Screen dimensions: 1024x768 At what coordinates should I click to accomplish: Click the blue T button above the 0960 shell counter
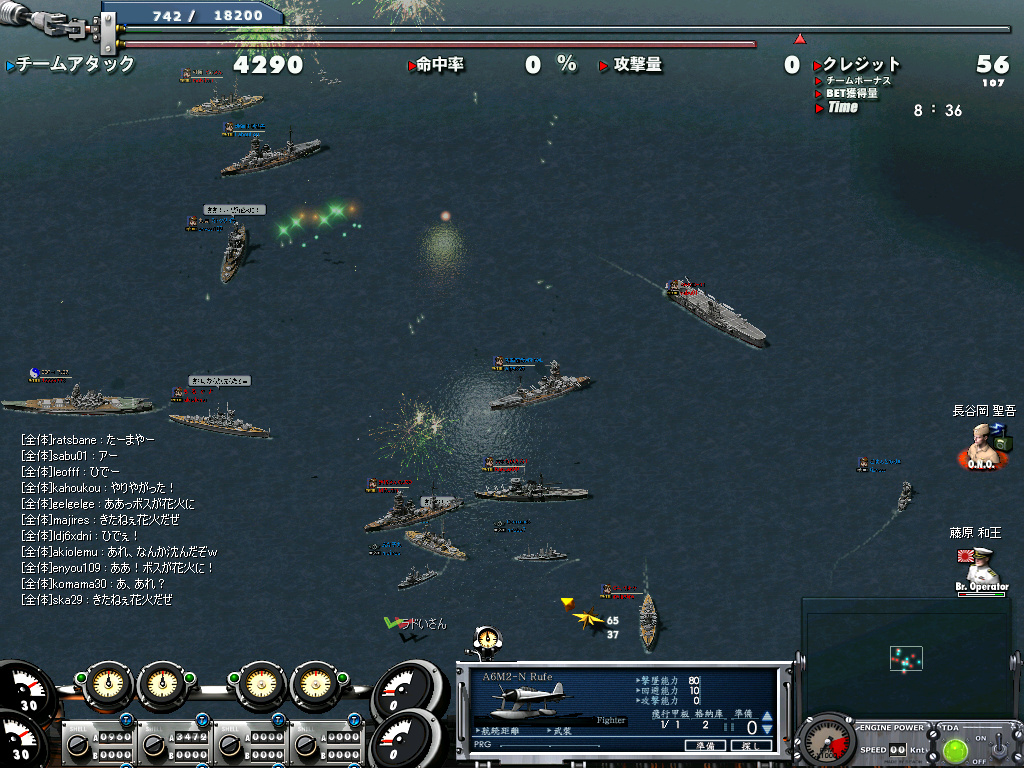(126, 721)
